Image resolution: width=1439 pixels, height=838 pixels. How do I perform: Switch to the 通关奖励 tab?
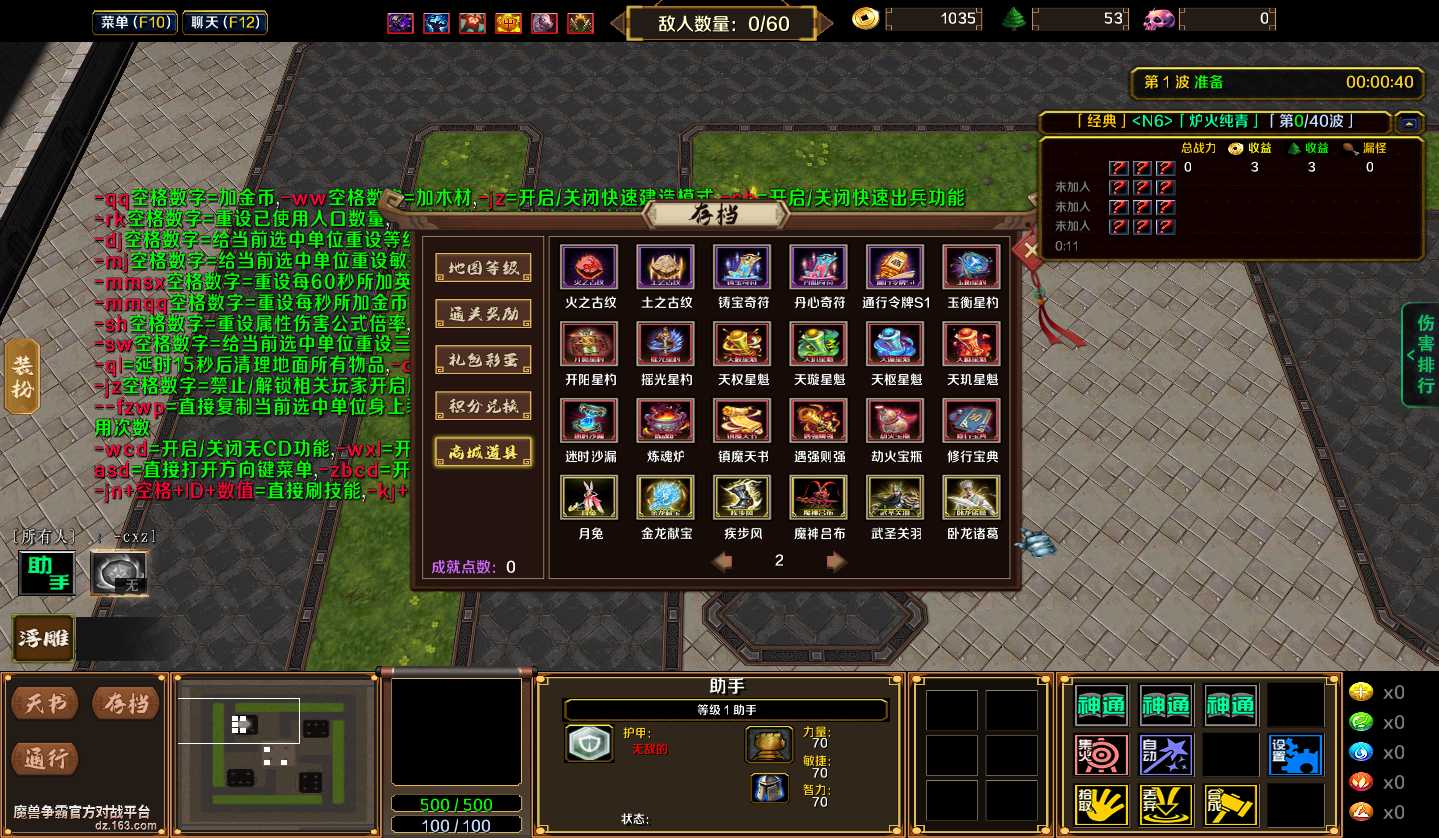[x=483, y=313]
